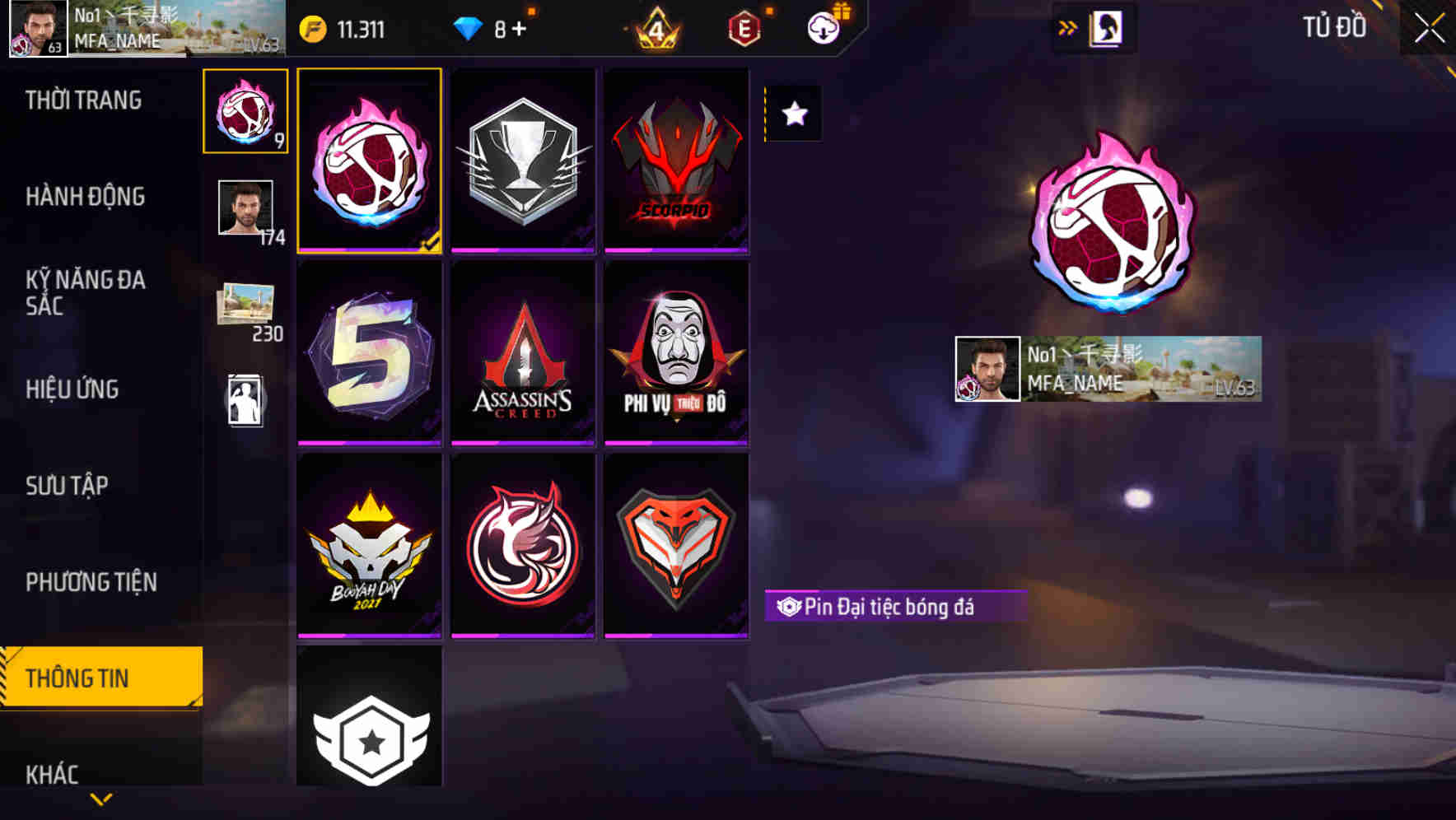Select the Scorpio zodiac pin
Screen dimensions: 1456x820
click(677, 161)
